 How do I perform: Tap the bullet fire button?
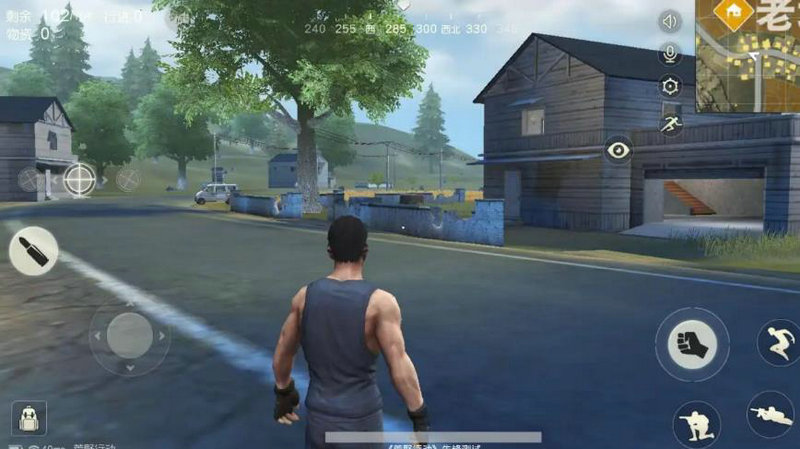tap(33, 251)
